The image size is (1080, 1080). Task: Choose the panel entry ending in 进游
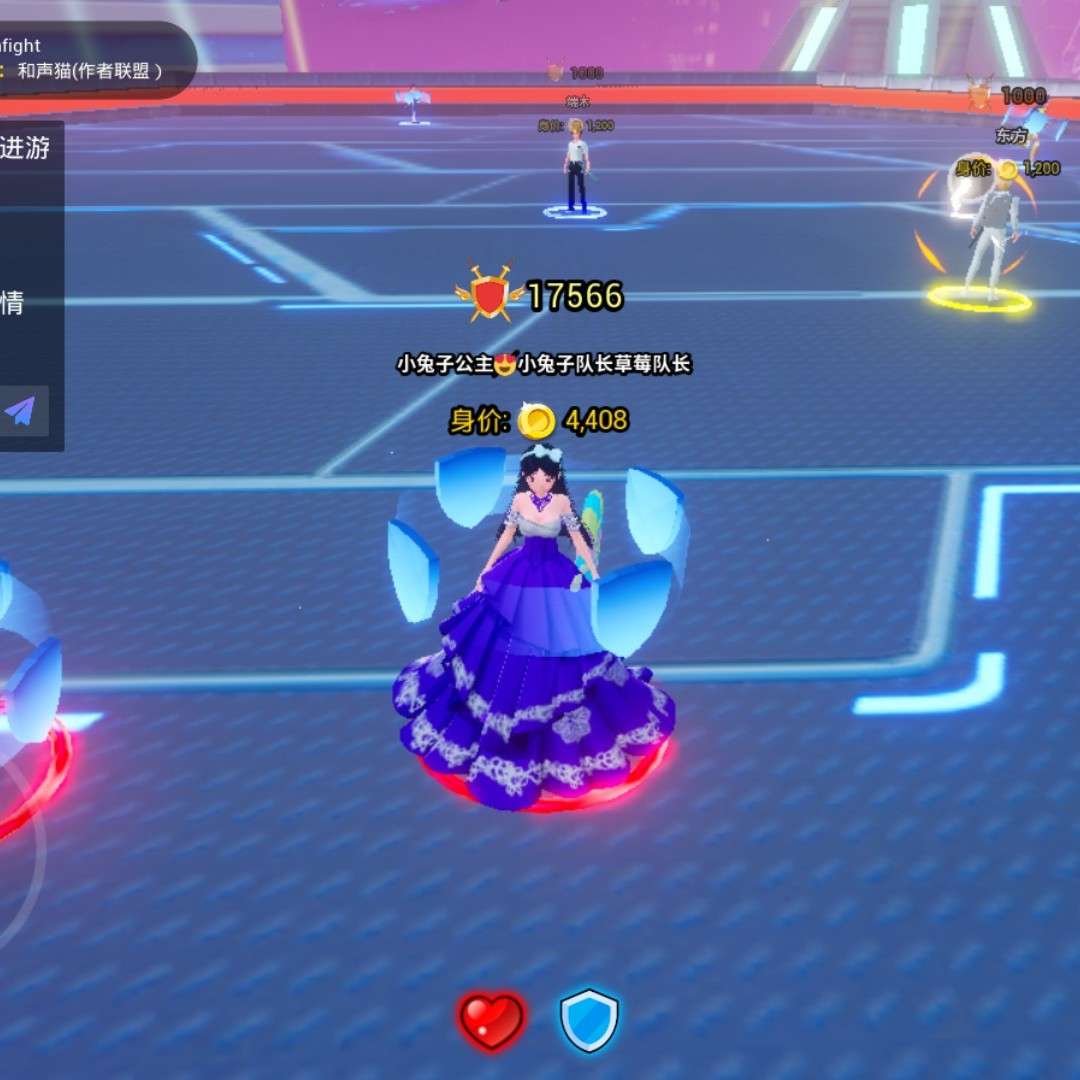point(25,149)
